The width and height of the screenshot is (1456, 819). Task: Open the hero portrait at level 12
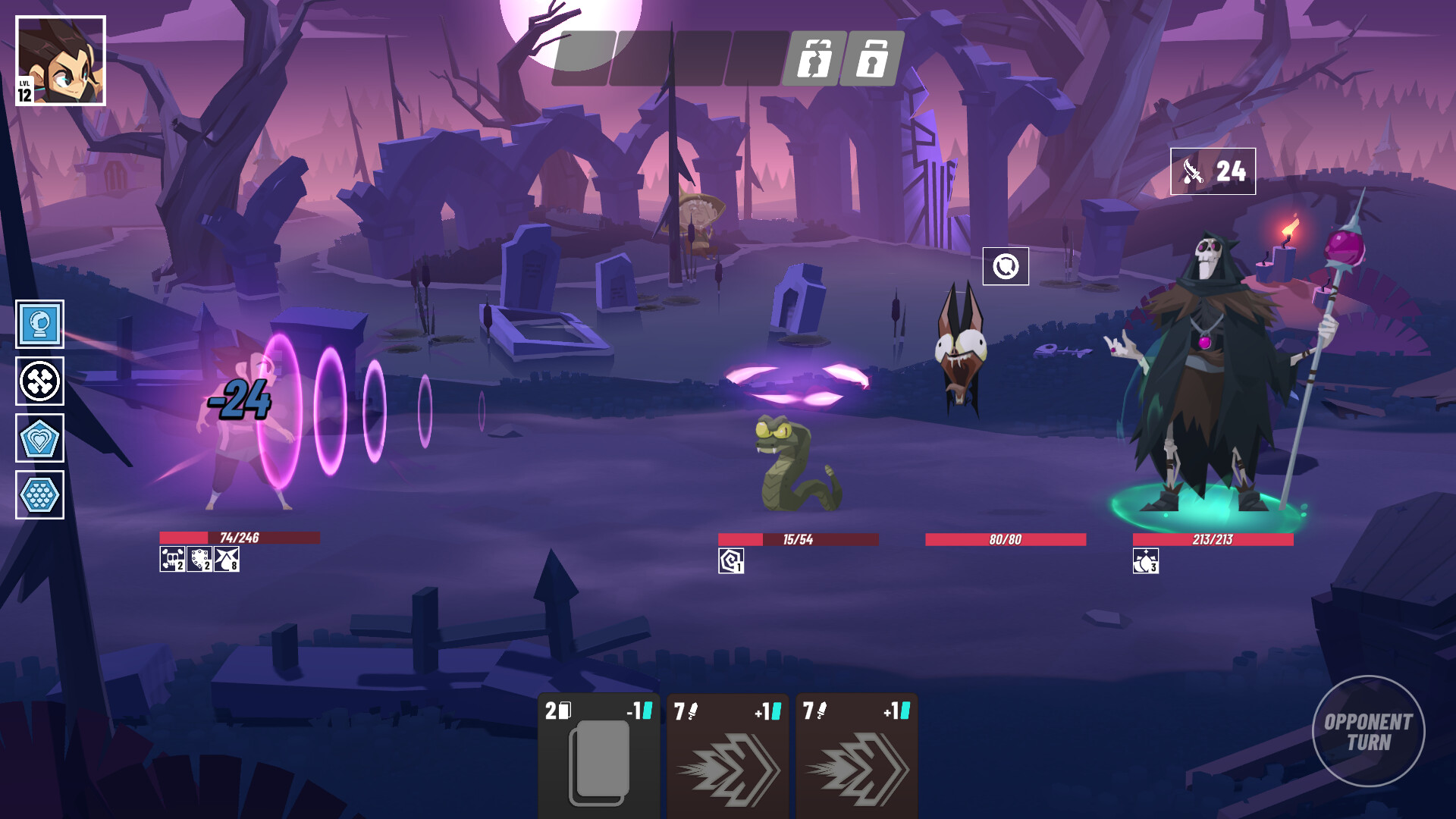pos(61,61)
